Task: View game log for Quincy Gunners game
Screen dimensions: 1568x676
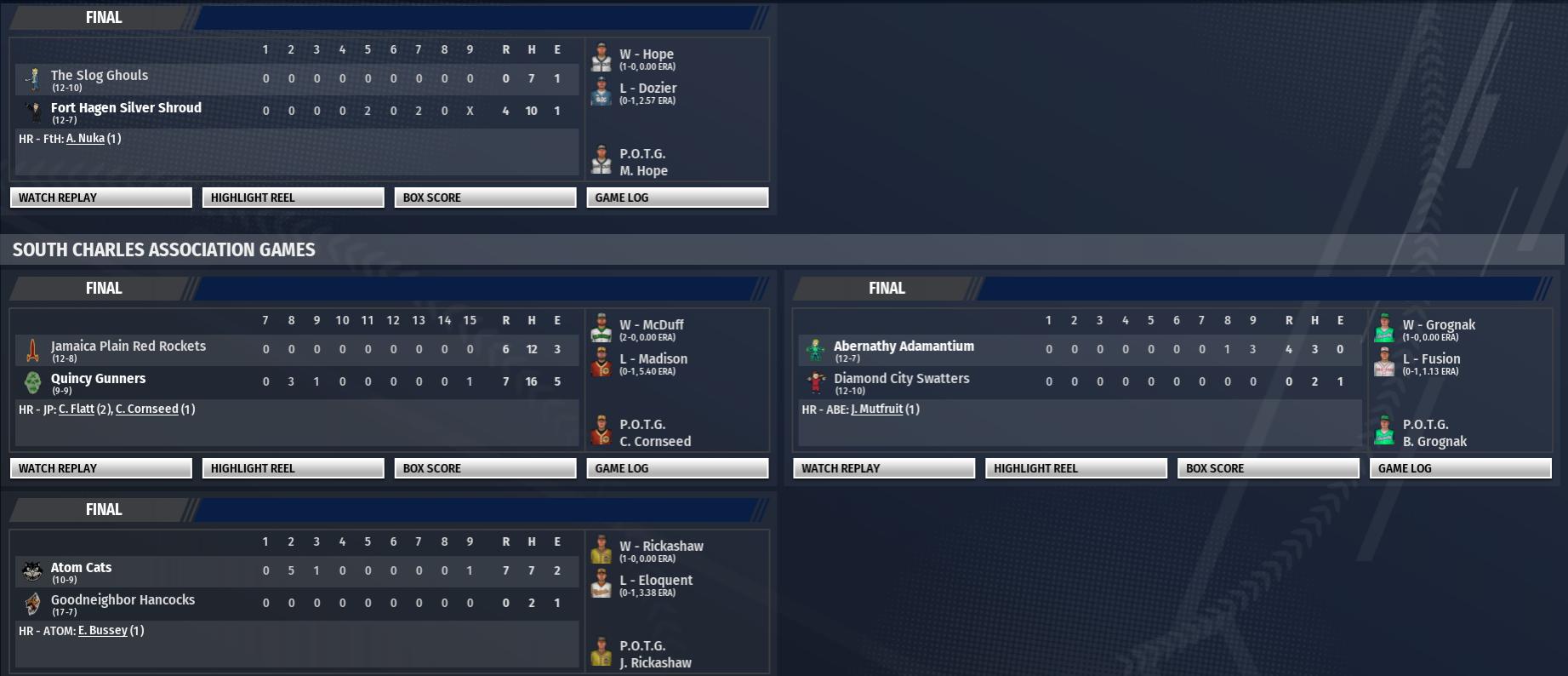Action: coord(677,468)
